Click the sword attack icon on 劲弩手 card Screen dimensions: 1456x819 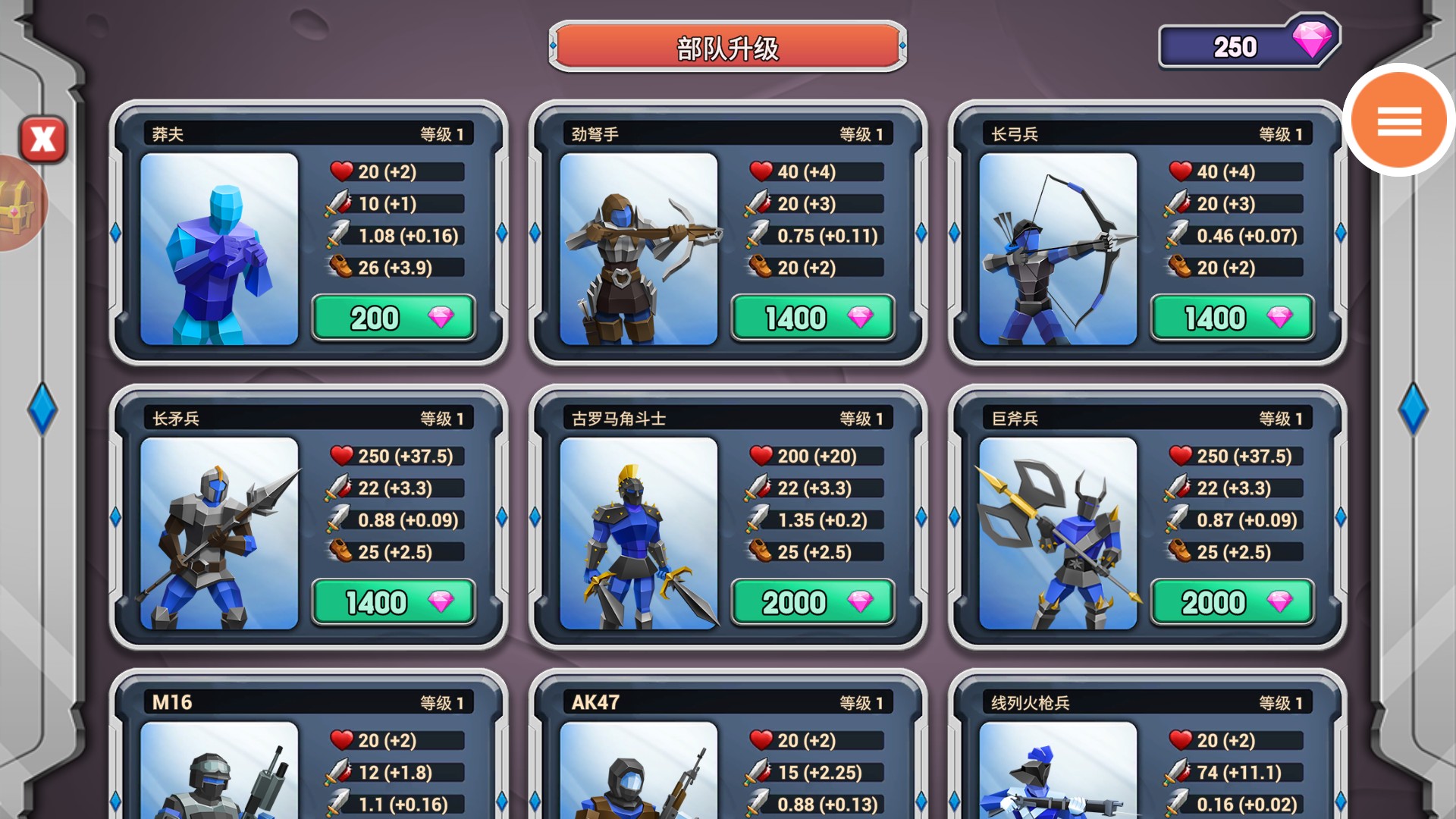(759, 203)
